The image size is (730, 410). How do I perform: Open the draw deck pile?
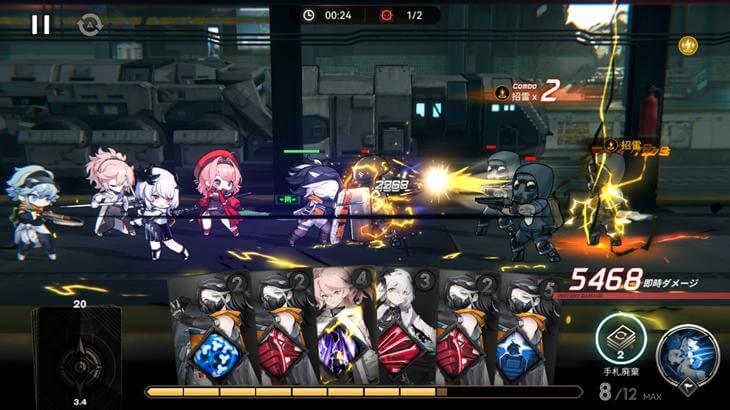(76, 355)
